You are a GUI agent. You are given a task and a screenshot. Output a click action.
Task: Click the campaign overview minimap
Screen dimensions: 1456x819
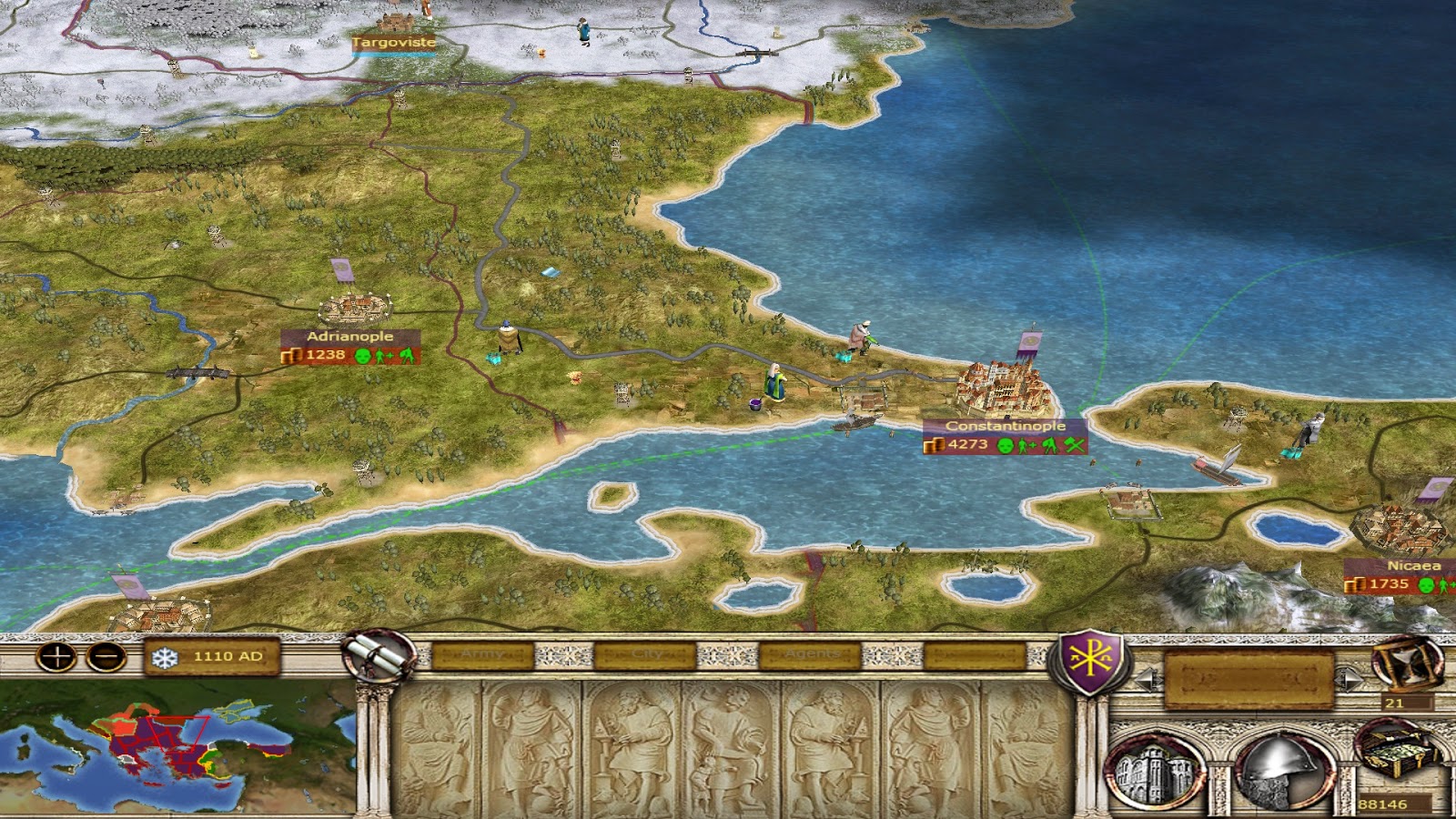177,746
